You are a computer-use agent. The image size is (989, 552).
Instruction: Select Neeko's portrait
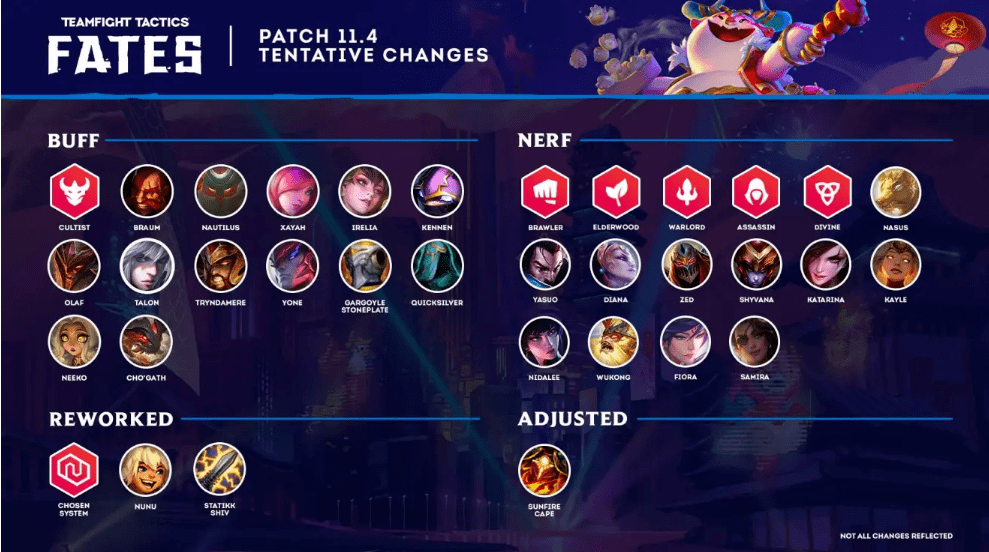coord(75,343)
